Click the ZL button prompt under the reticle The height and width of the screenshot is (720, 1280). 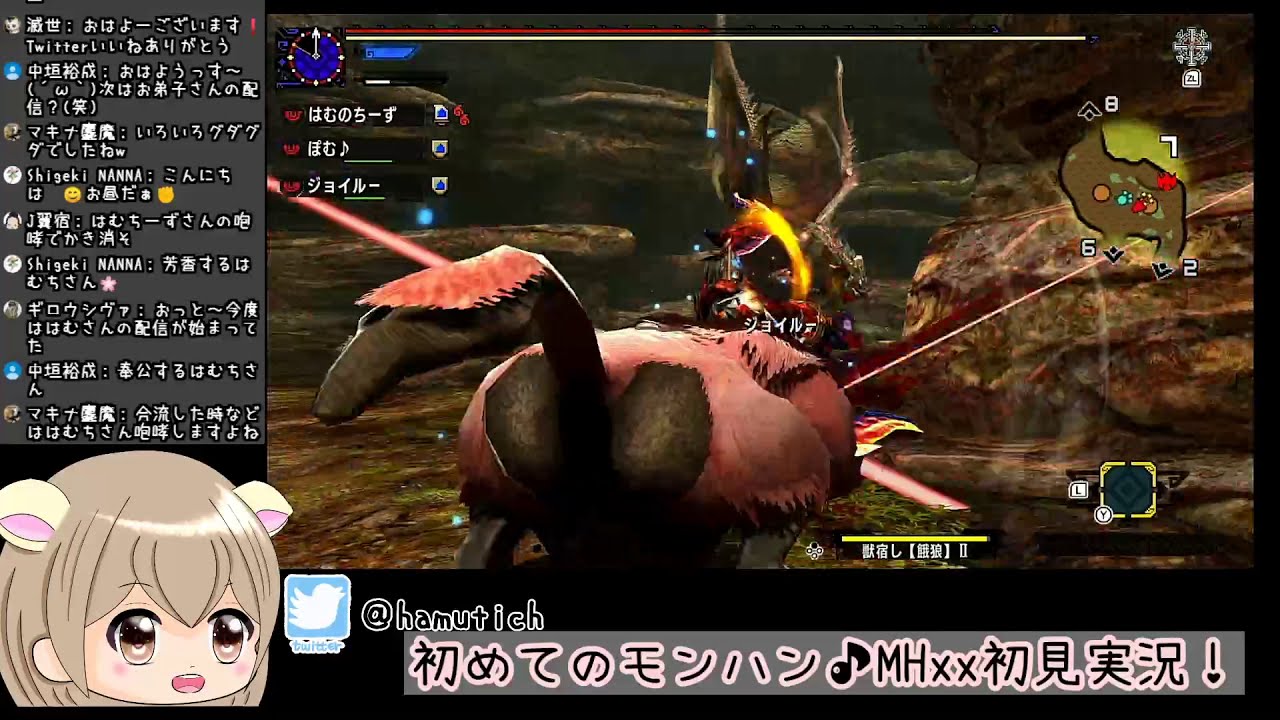coord(1192,78)
